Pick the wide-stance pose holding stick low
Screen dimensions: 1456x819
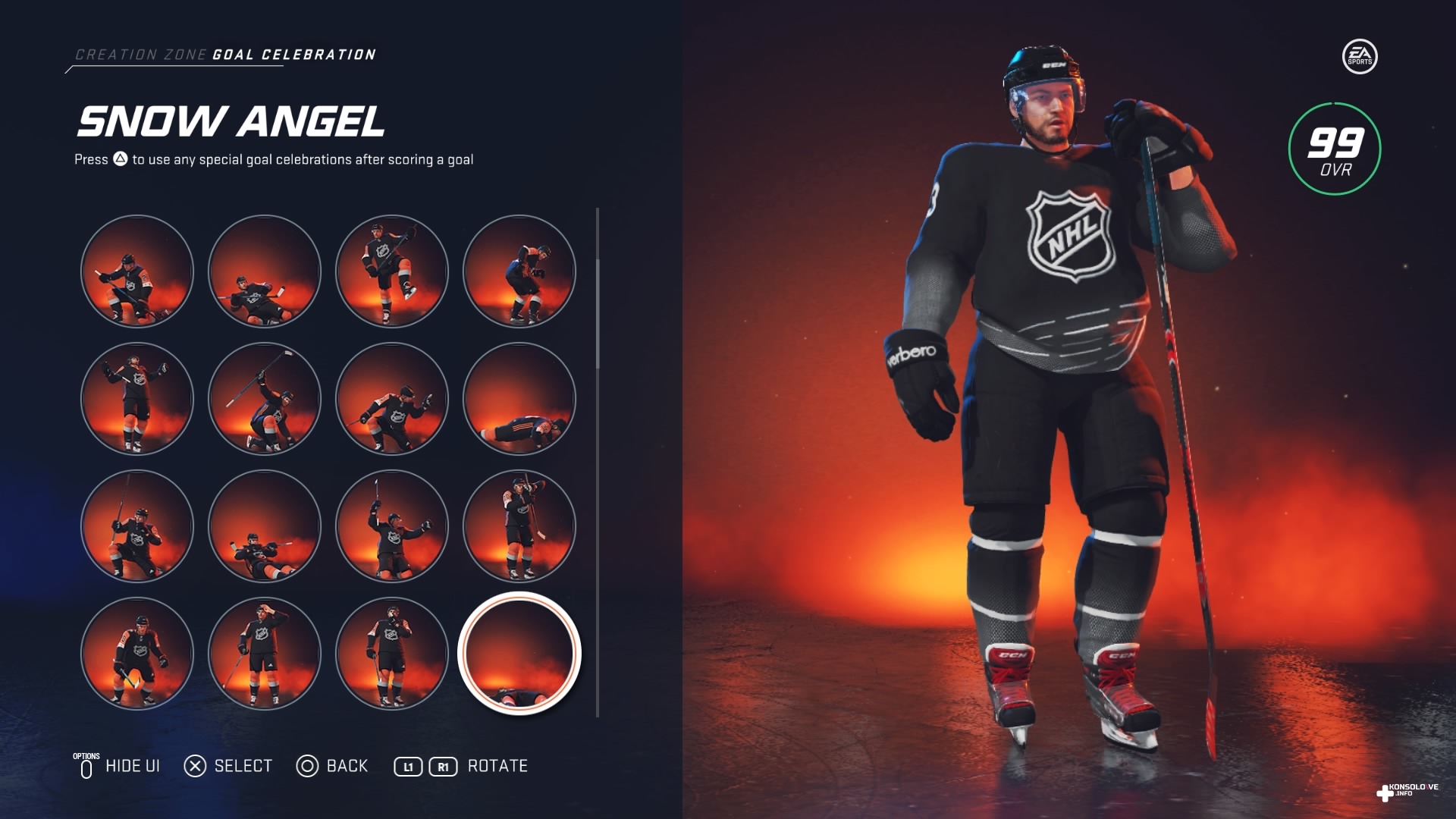137,654
